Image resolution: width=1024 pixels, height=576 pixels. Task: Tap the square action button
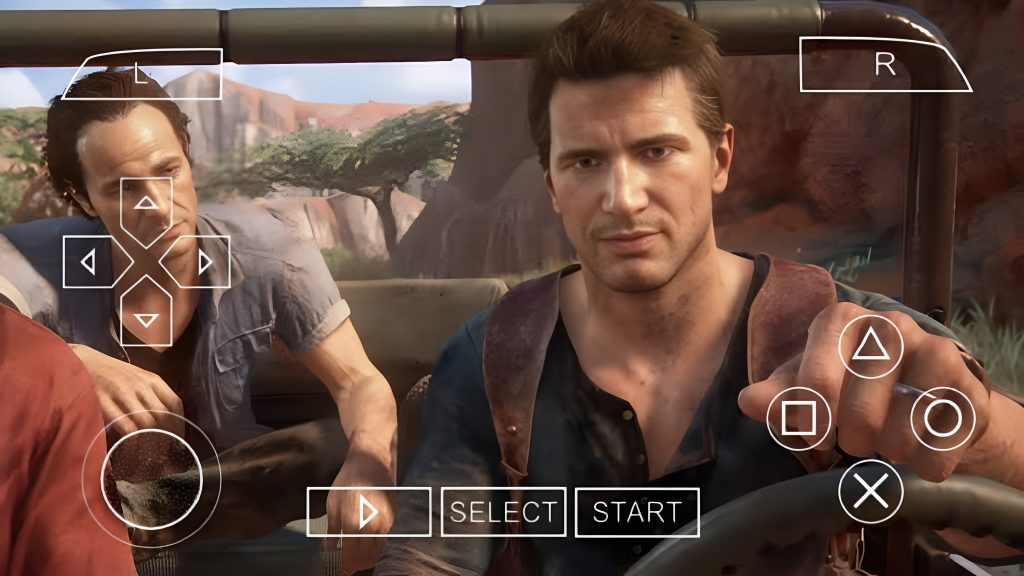[798, 418]
